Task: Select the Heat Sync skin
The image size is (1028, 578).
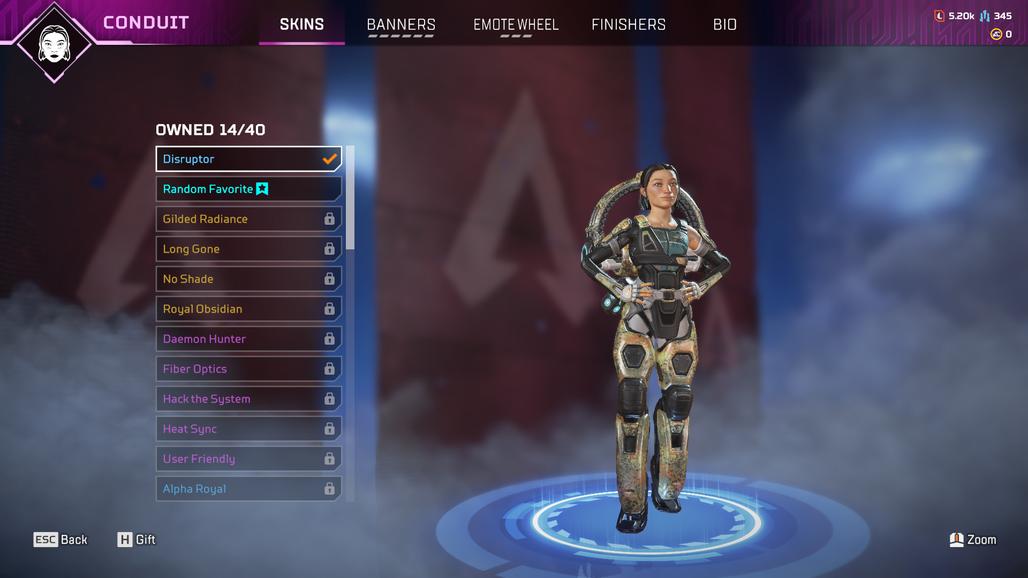Action: tap(248, 429)
